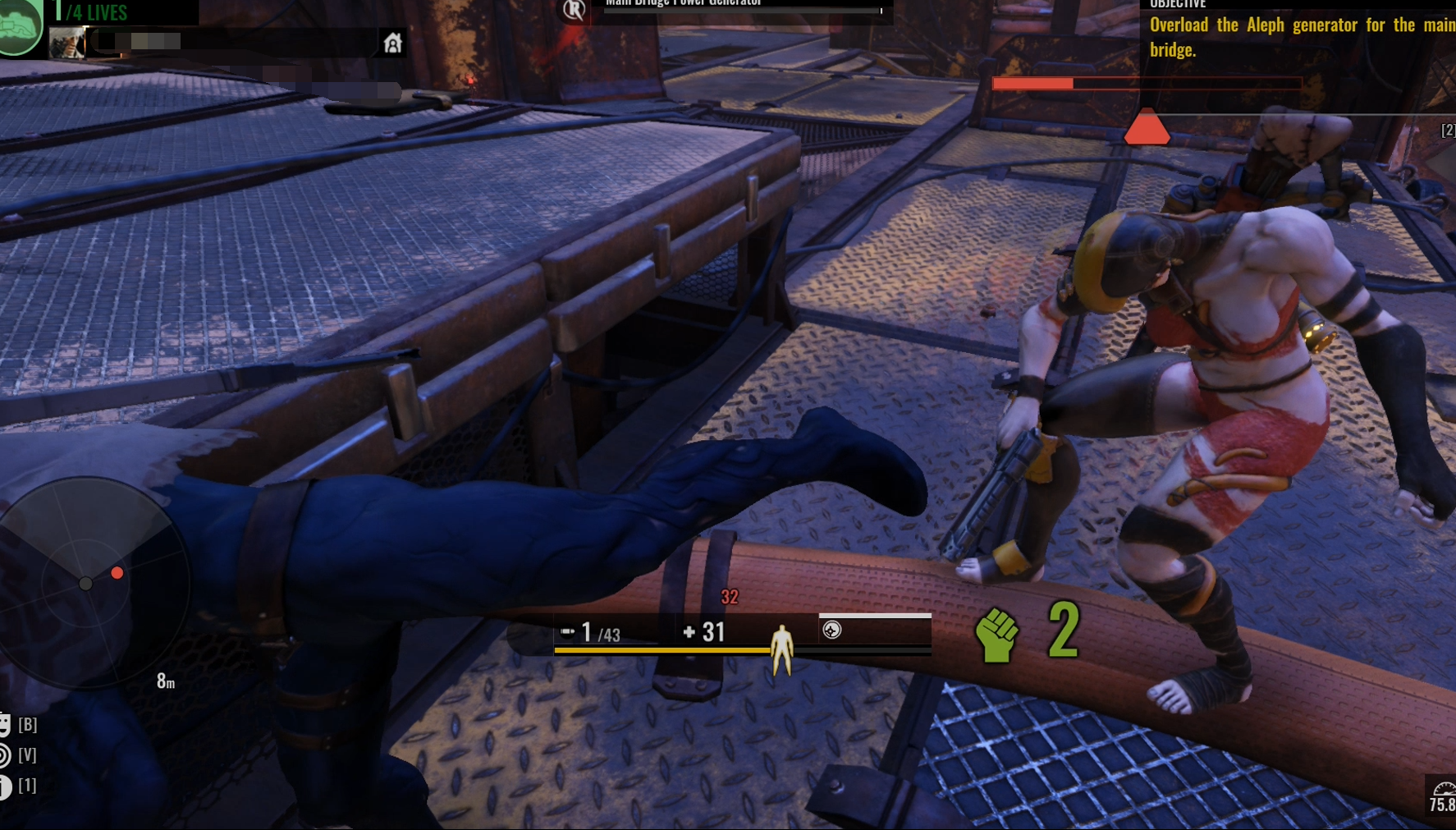Click the glowing character stamina figure
Image resolution: width=1456 pixels, height=830 pixels.
781,649
